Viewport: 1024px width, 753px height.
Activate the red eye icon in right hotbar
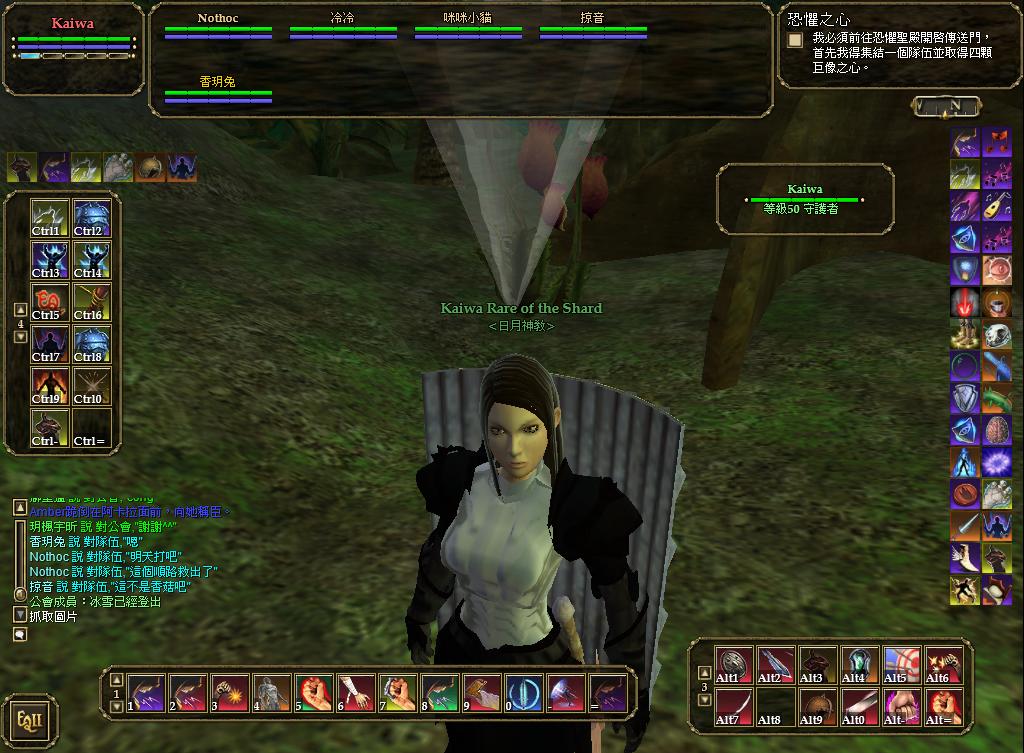997,270
